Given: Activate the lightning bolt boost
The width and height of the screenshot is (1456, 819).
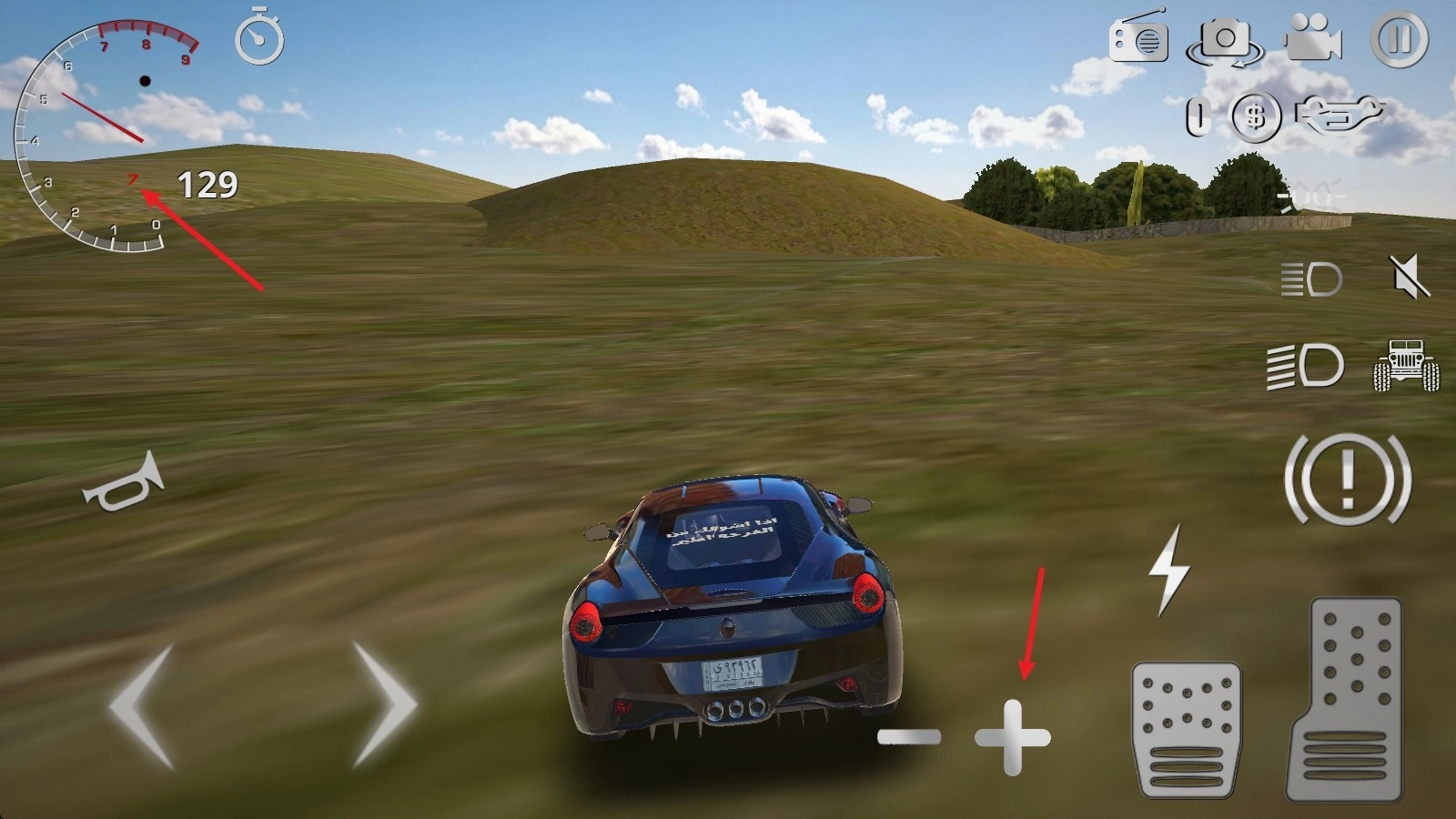Looking at the screenshot, I should (1169, 570).
